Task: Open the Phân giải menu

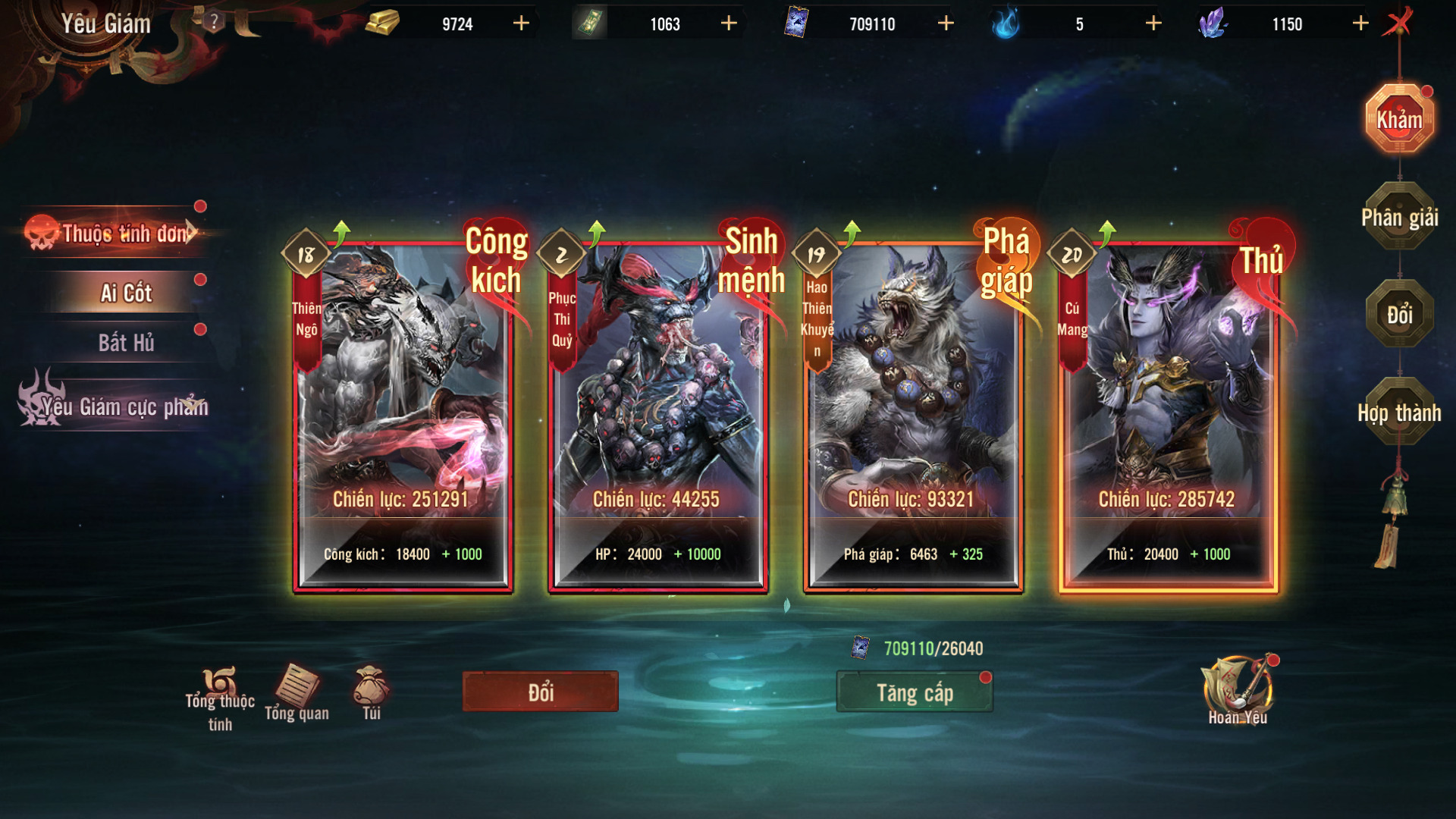Action: pyautogui.click(x=1399, y=218)
